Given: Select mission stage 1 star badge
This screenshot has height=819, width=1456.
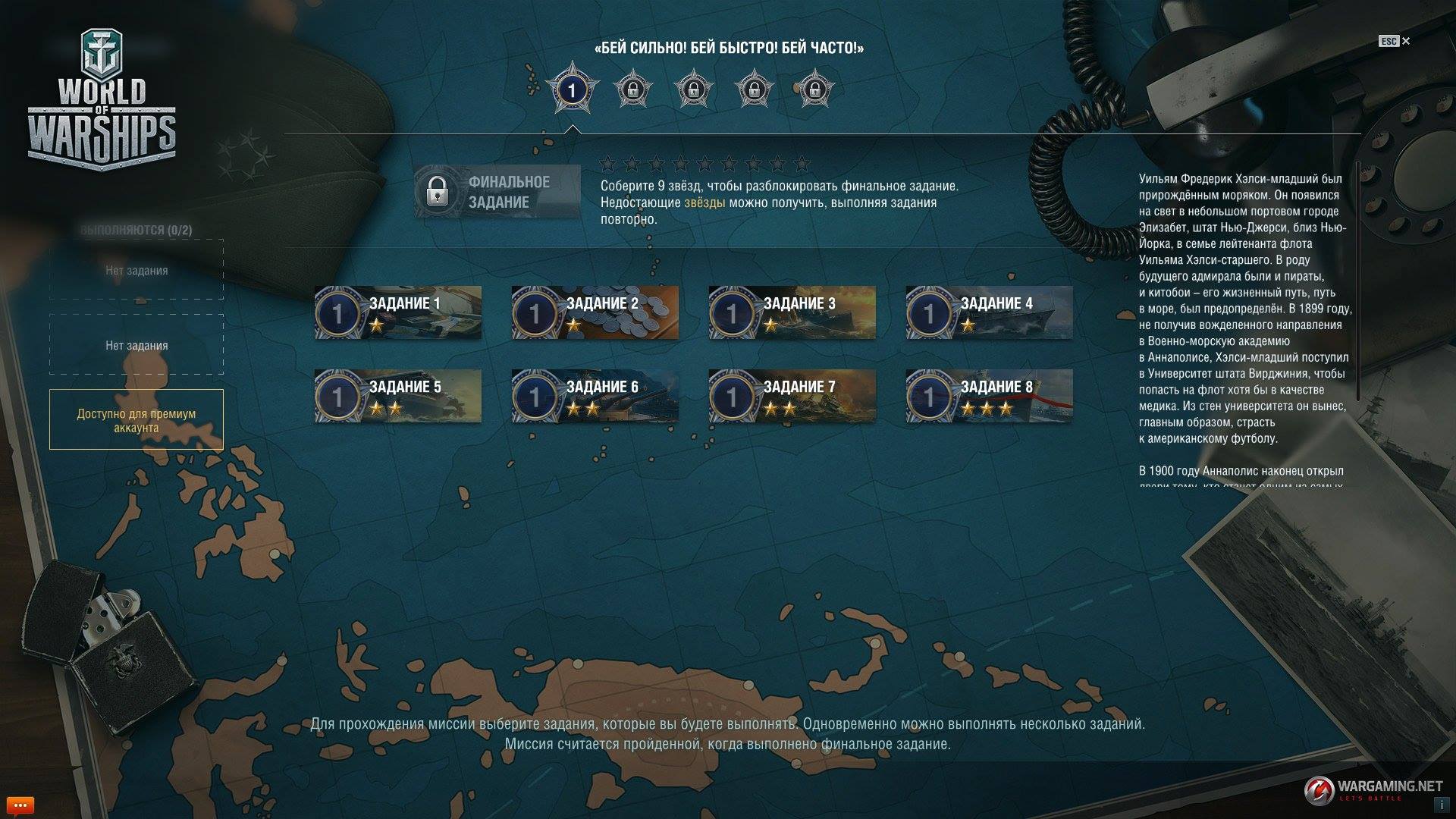Looking at the screenshot, I should pyautogui.click(x=572, y=90).
